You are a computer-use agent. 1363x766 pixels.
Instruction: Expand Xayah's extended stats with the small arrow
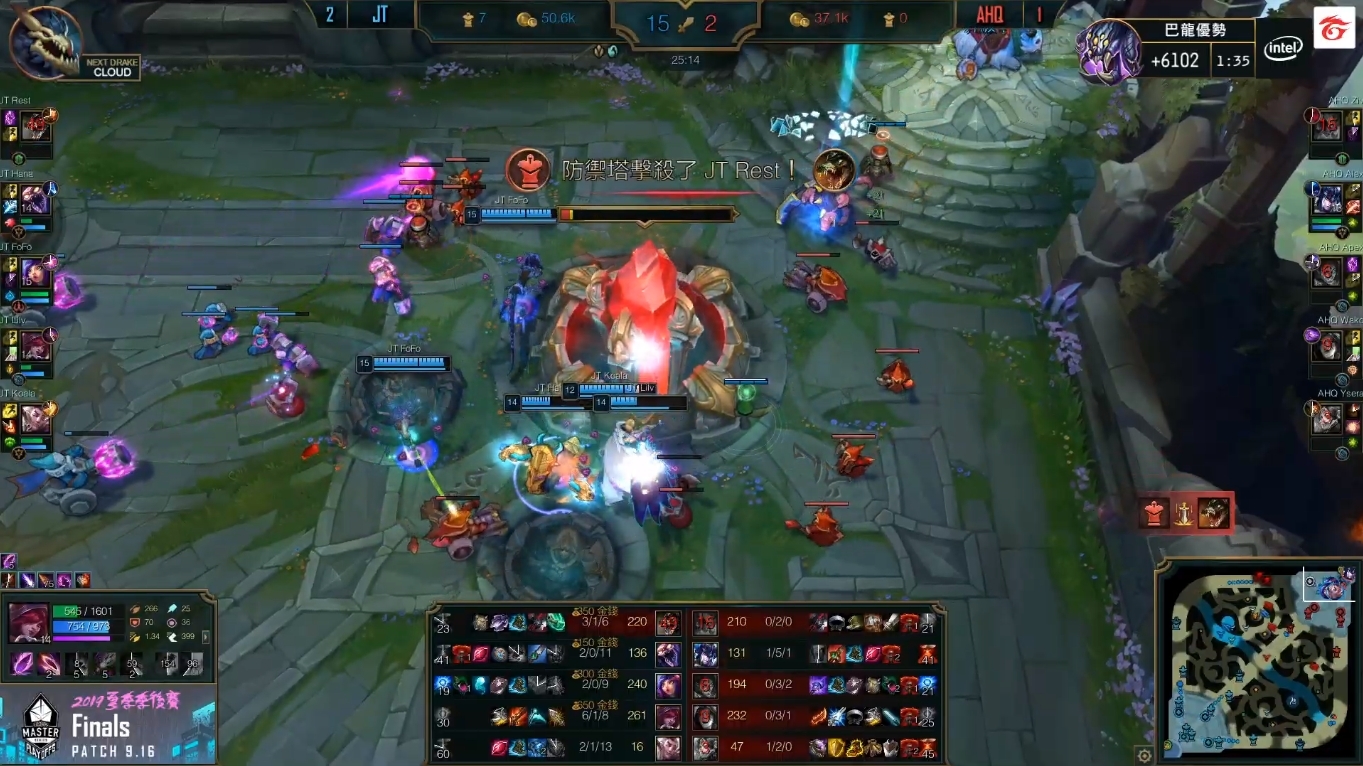206,637
